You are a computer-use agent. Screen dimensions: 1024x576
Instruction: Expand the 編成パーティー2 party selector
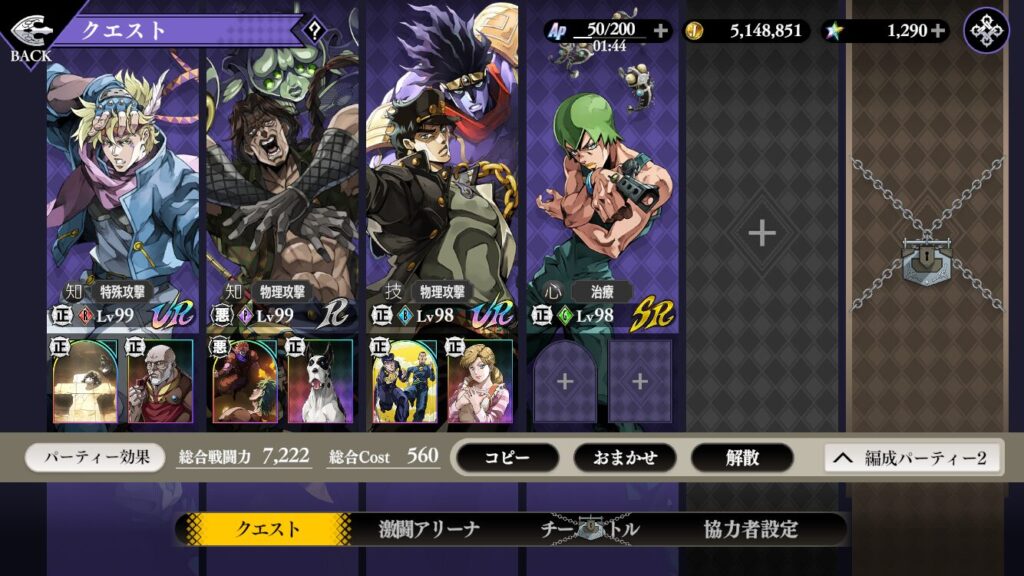click(x=913, y=458)
